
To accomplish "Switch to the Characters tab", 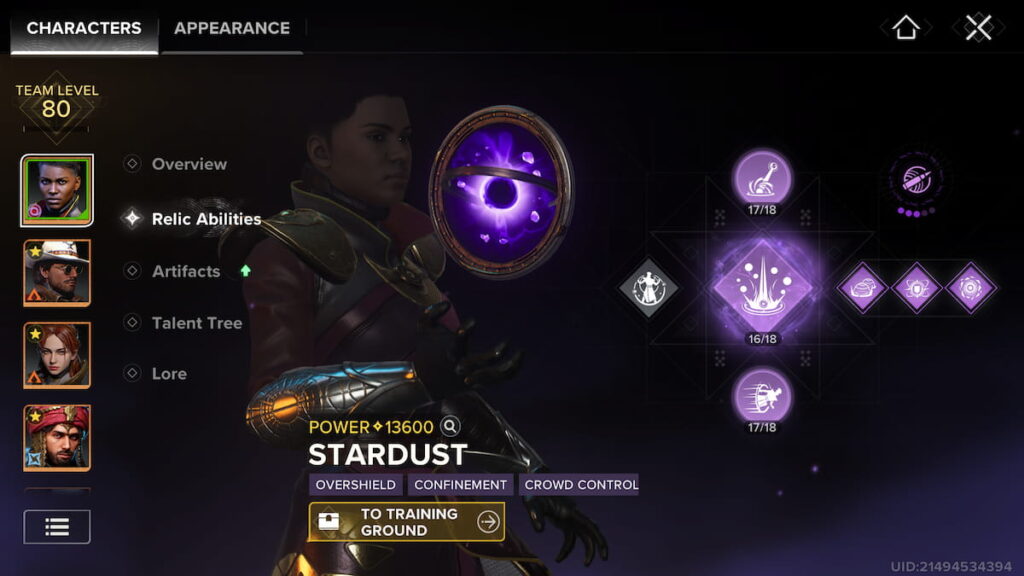I will click(84, 28).
